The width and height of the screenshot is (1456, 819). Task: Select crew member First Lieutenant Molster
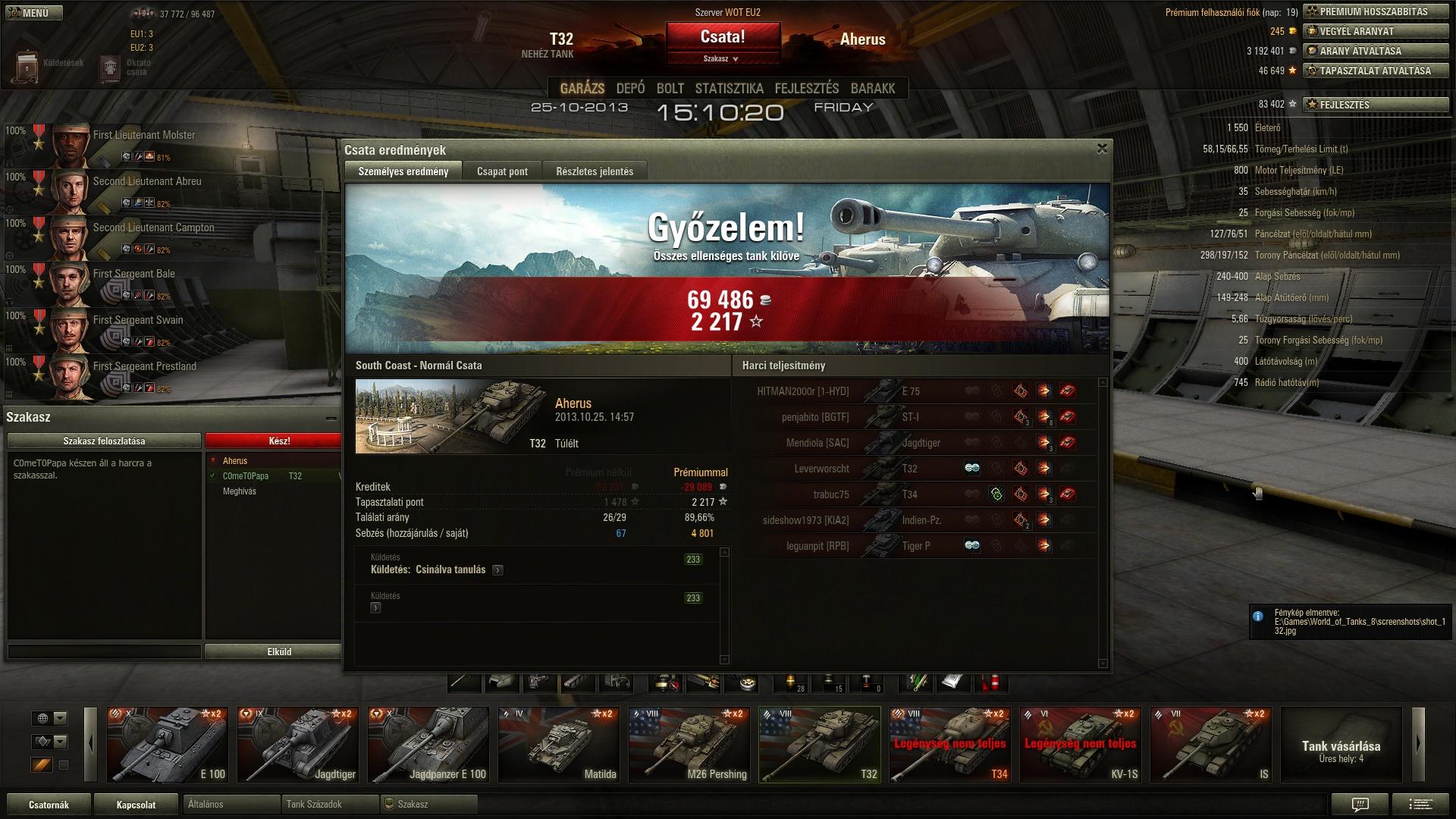(144, 136)
